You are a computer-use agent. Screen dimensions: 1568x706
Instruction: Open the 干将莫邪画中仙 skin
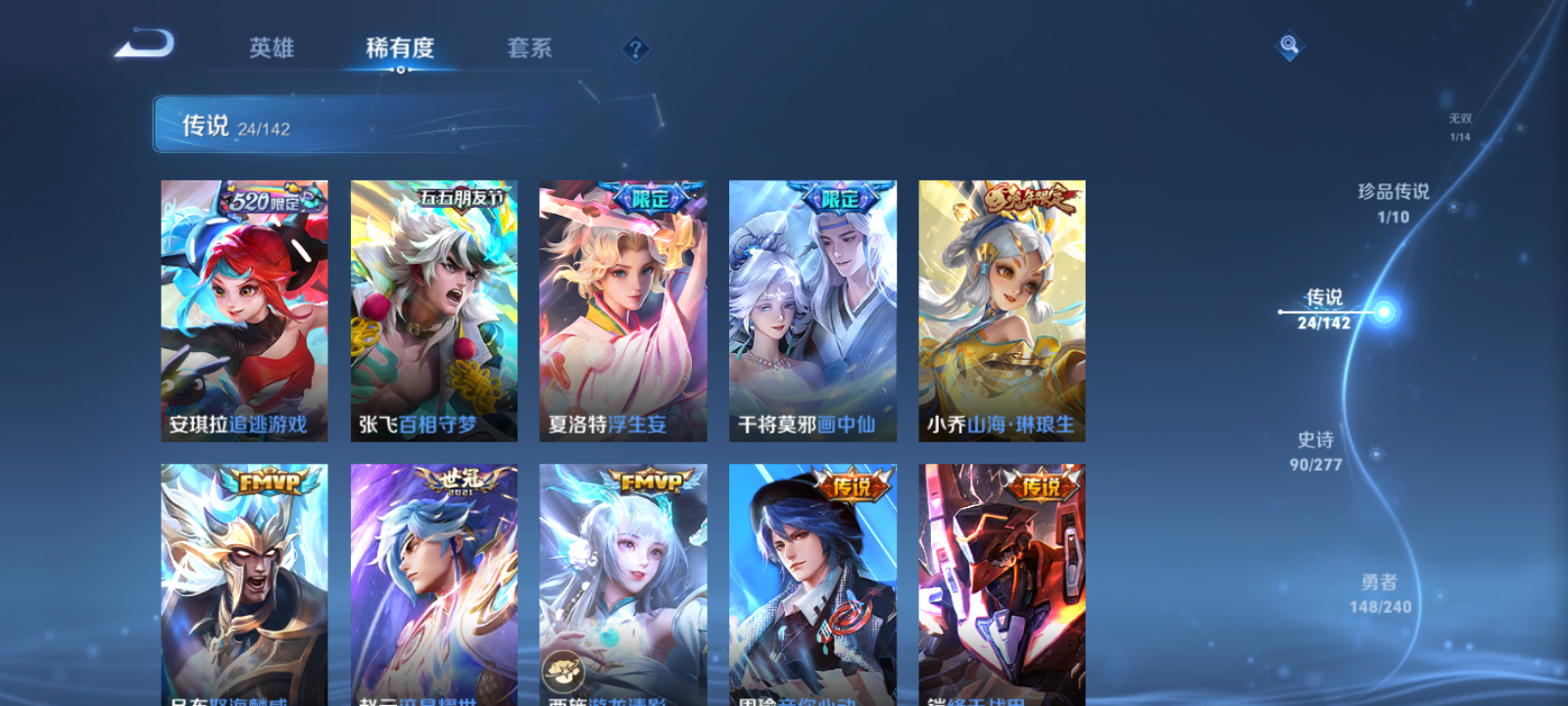click(x=812, y=309)
